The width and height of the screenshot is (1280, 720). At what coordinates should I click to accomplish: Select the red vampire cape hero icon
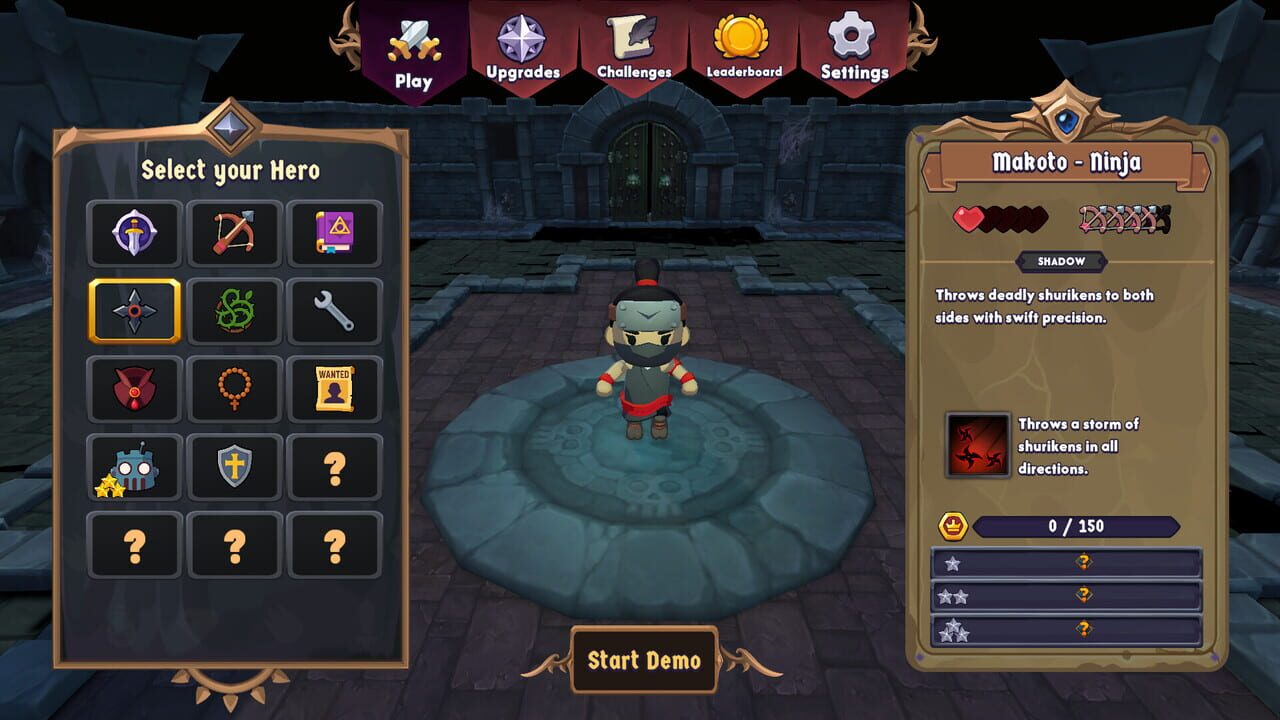(x=134, y=389)
